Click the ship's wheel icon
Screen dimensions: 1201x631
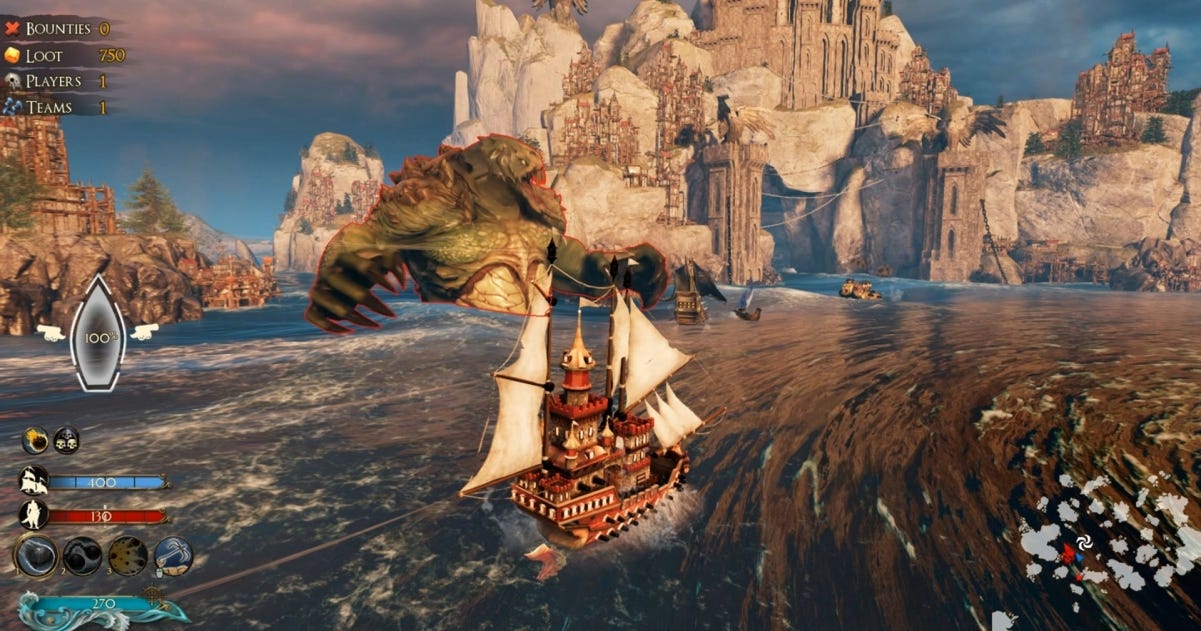[x=153, y=596]
